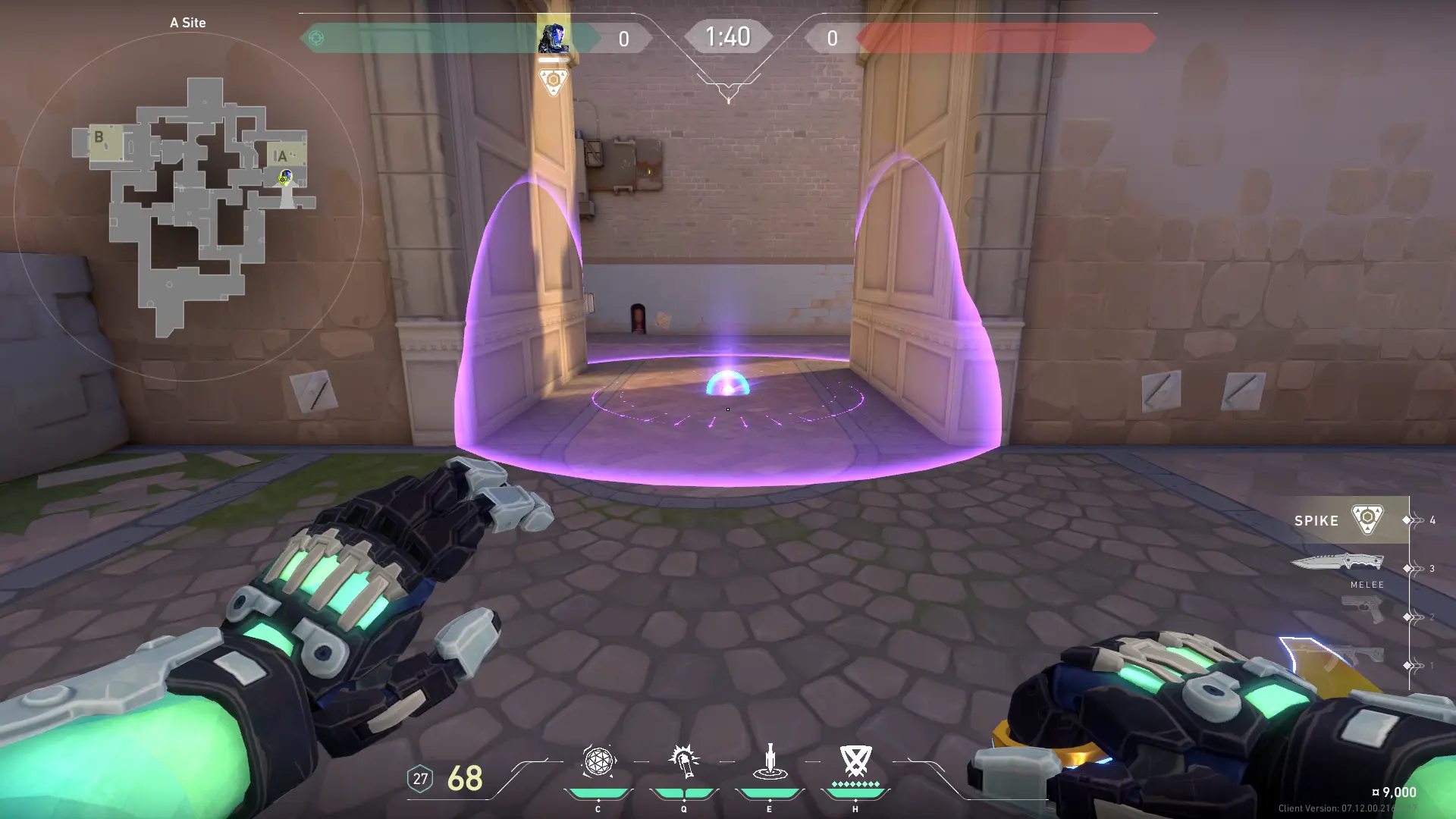Select the geodesic sphere ability icon
The image size is (1456, 819).
coord(598,761)
